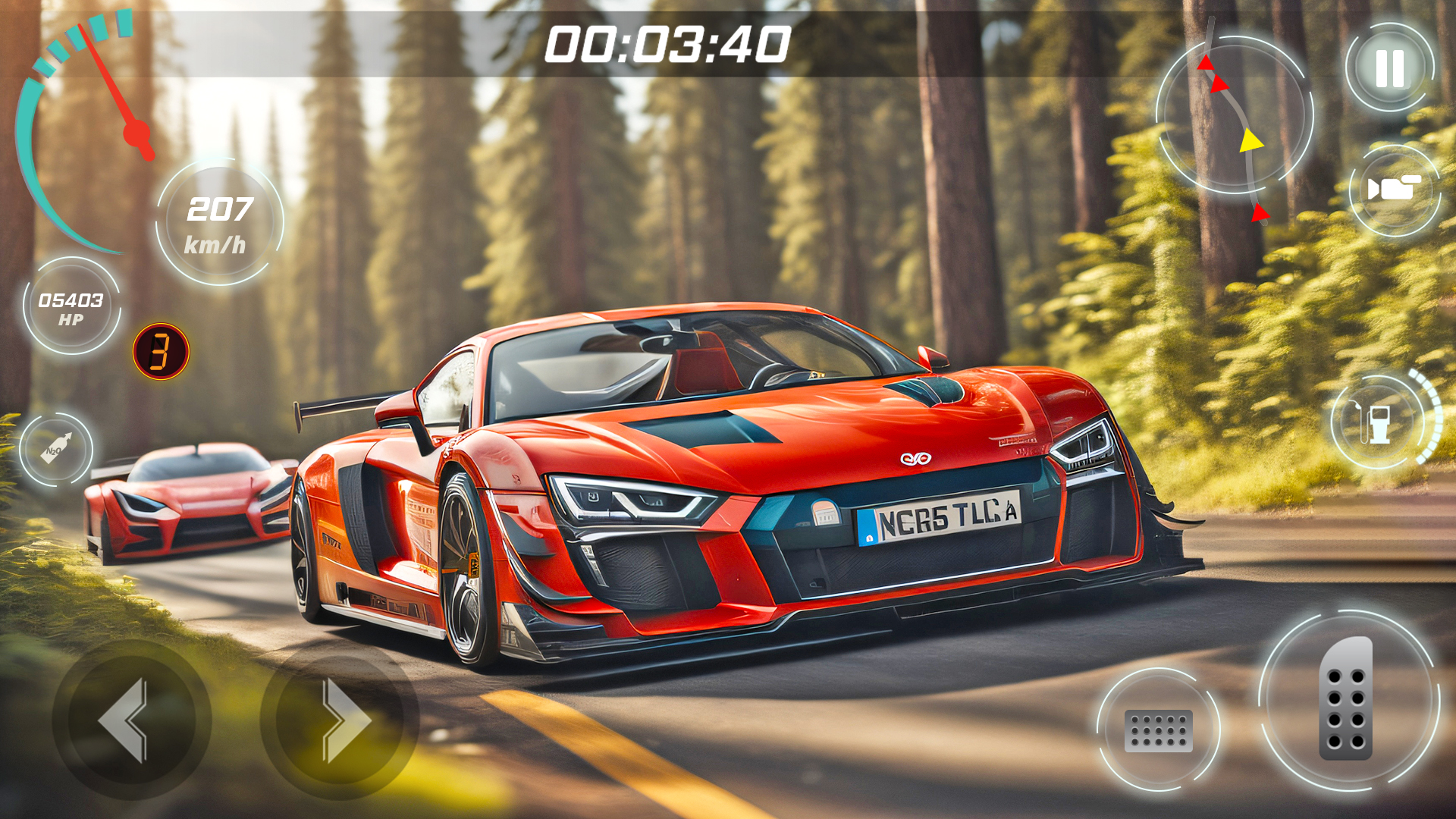The height and width of the screenshot is (819, 1456).
Task: Tap the gear indicator showing 3
Action: coord(159,351)
